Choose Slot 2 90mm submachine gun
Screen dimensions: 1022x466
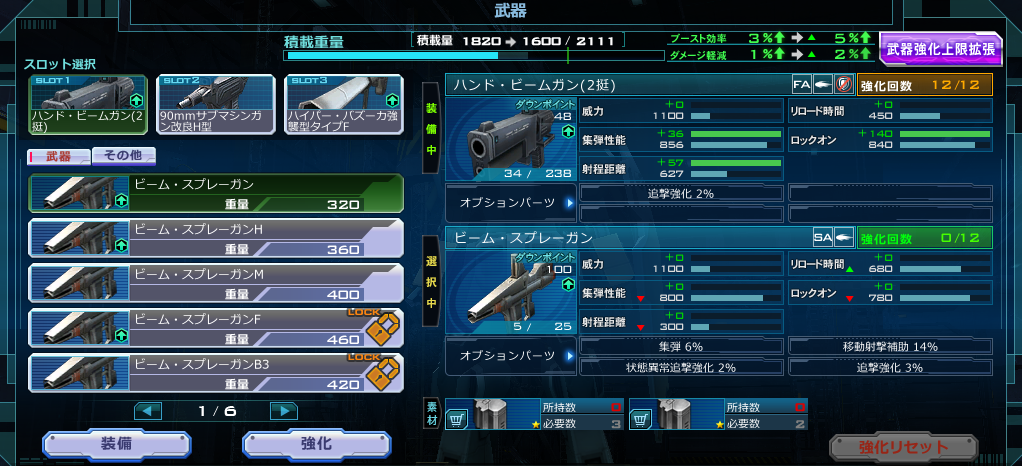[216, 105]
